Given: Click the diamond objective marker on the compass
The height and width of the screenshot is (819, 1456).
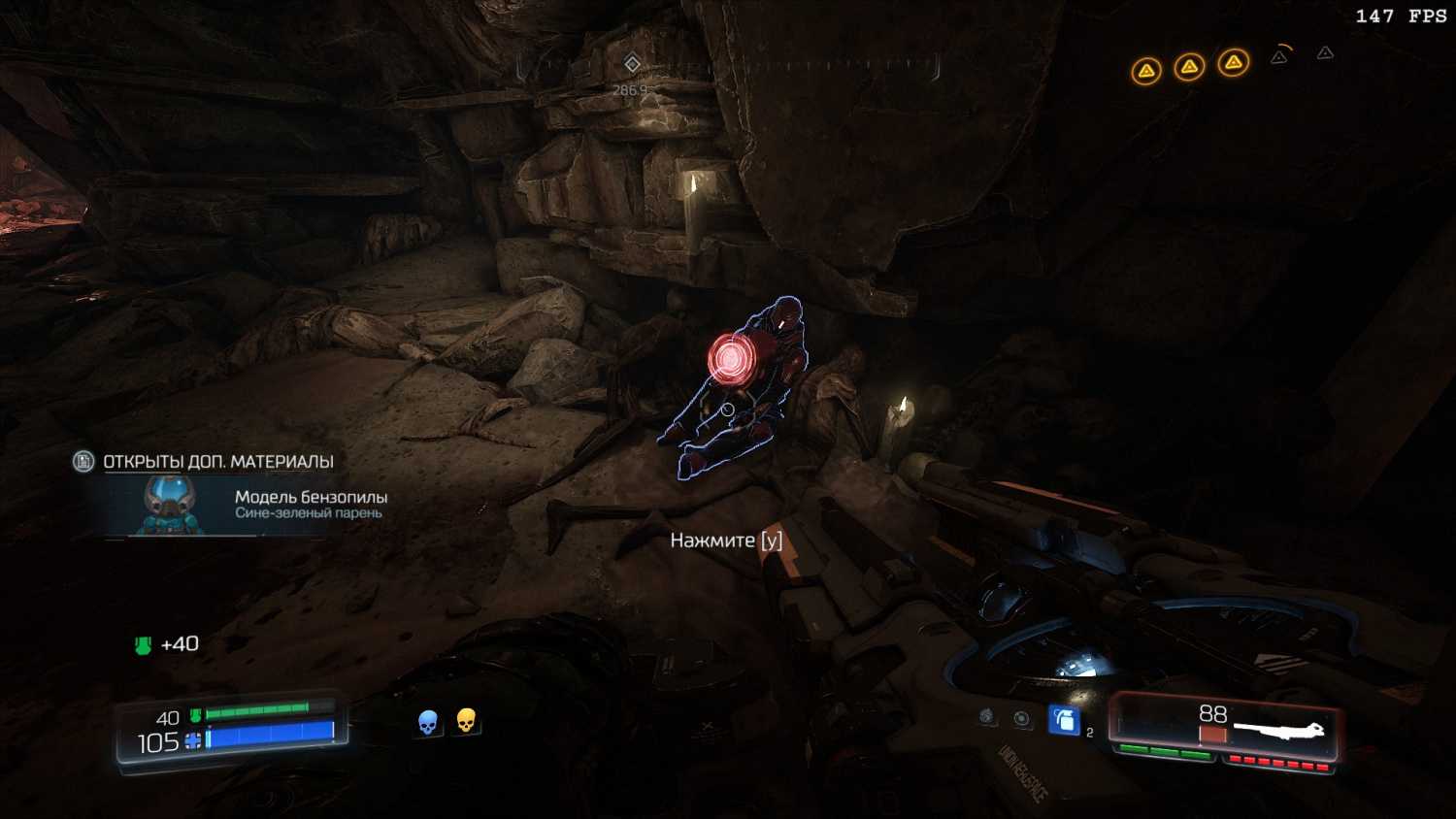Looking at the screenshot, I should [x=632, y=64].
